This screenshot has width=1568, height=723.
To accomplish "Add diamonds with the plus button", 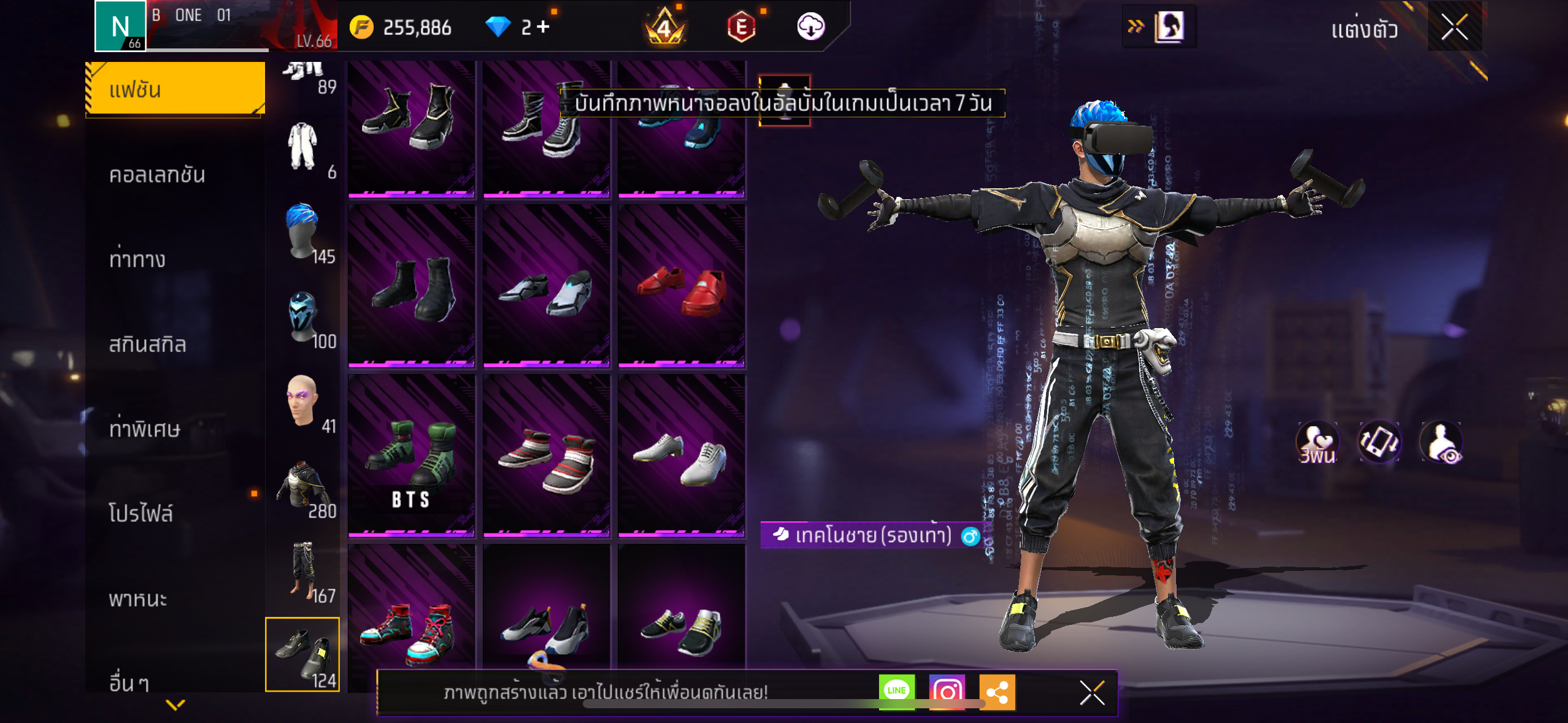I will [x=543, y=27].
